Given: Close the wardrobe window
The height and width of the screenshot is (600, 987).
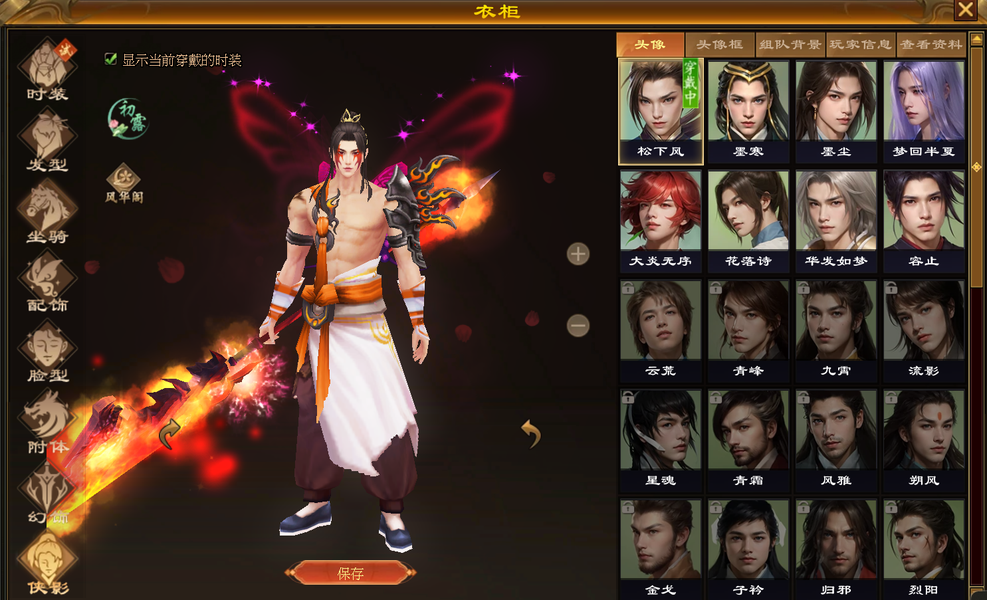Looking at the screenshot, I should pos(965,10).
